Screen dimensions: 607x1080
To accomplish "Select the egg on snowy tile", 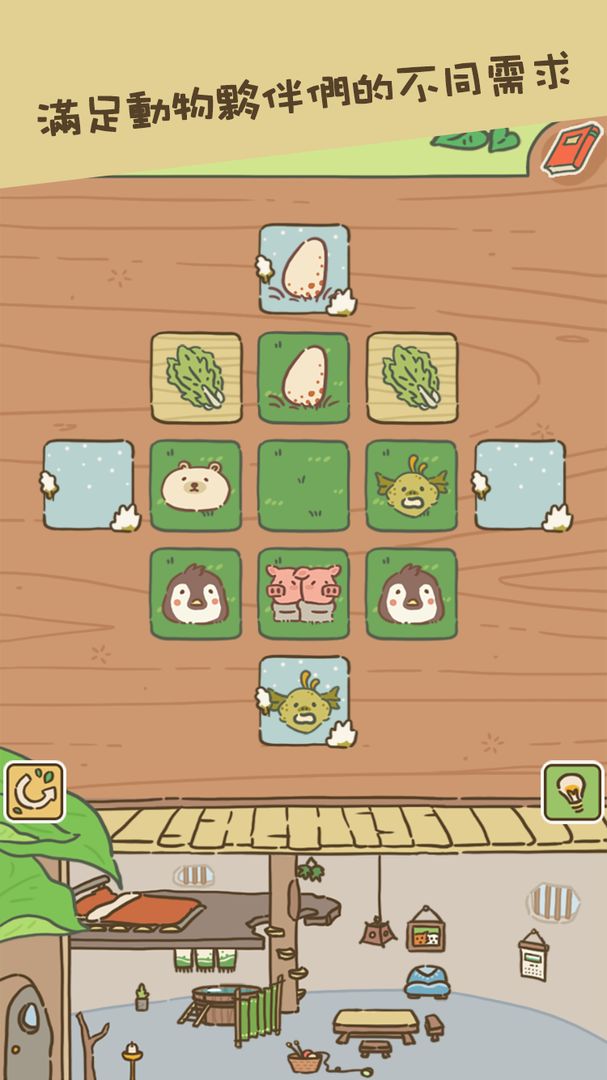I will point(304,269).
